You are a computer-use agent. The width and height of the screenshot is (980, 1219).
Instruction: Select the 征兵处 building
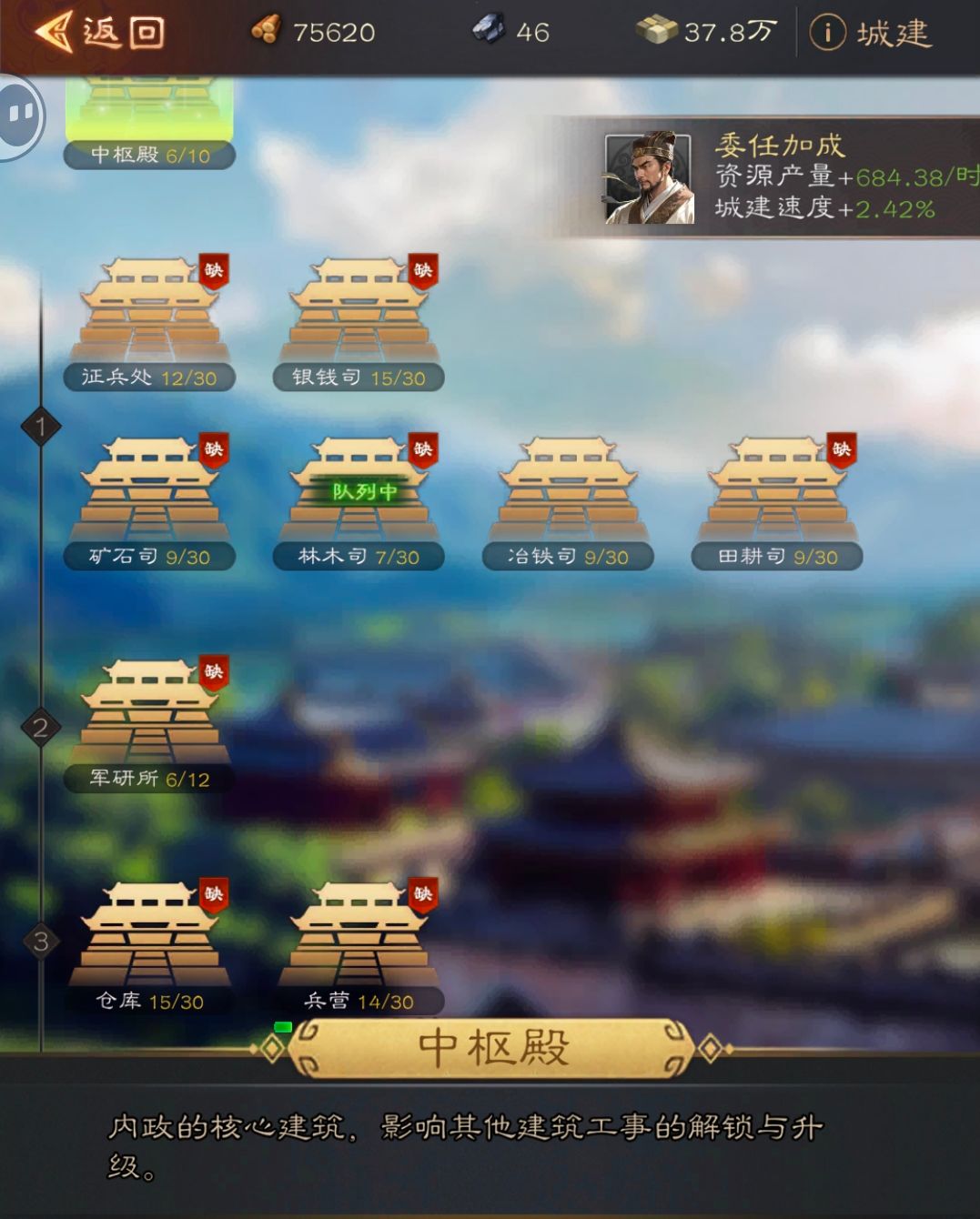click(x=150, y=314)
